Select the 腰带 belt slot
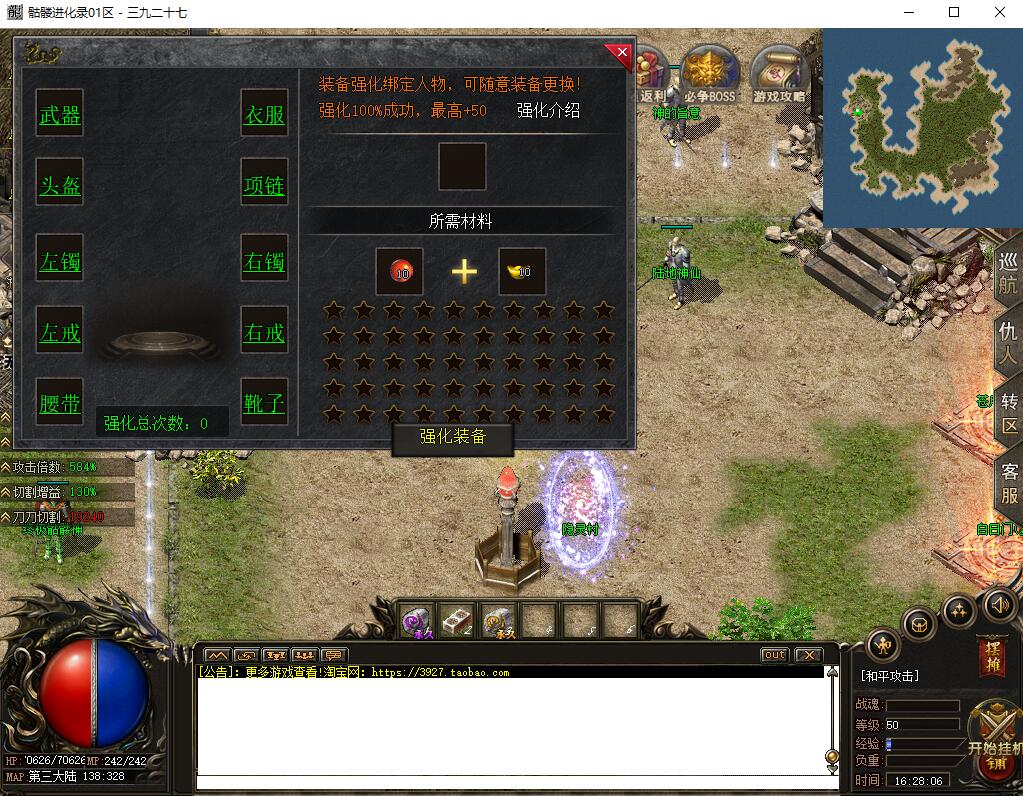This screenshot has width=1023, height=796. point(60,403)
